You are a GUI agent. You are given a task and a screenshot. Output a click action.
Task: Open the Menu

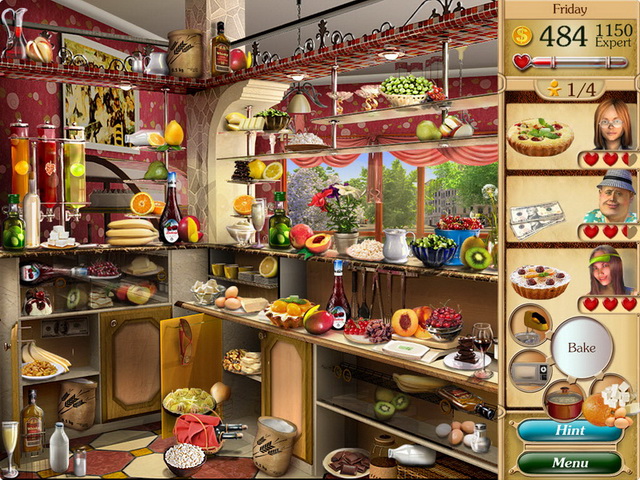[569, 463]
